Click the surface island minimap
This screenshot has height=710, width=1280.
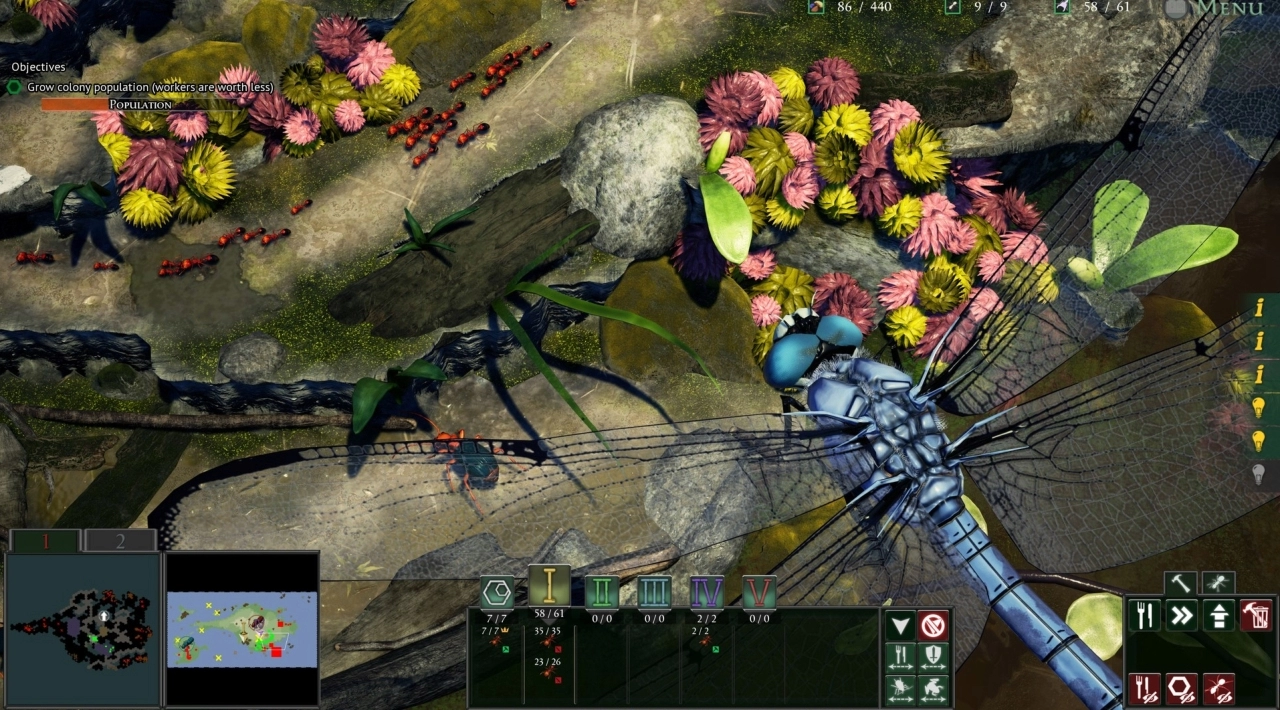click(x=242, y=629)
